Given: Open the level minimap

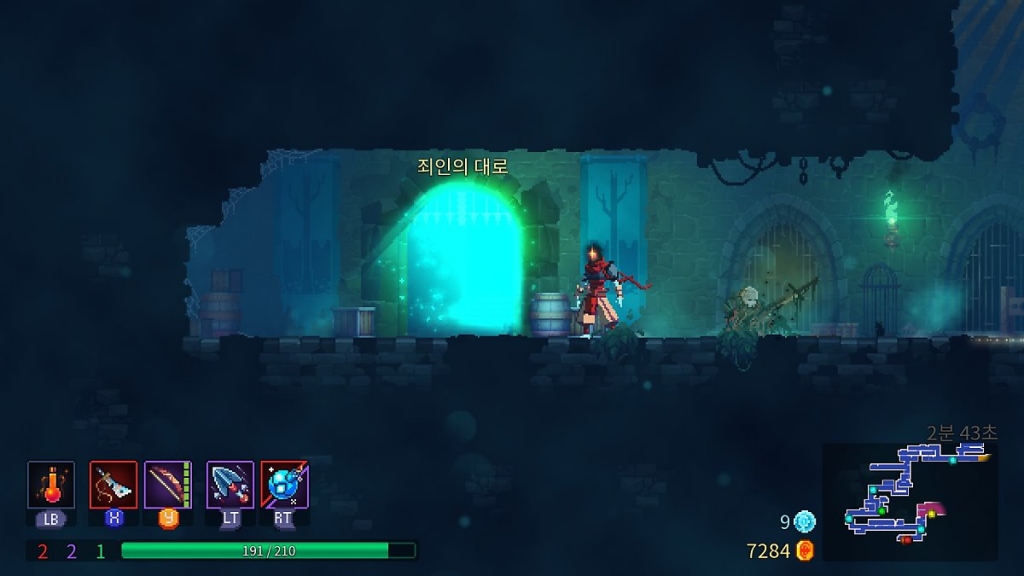Looking at the screenshot, I should 910,502.
